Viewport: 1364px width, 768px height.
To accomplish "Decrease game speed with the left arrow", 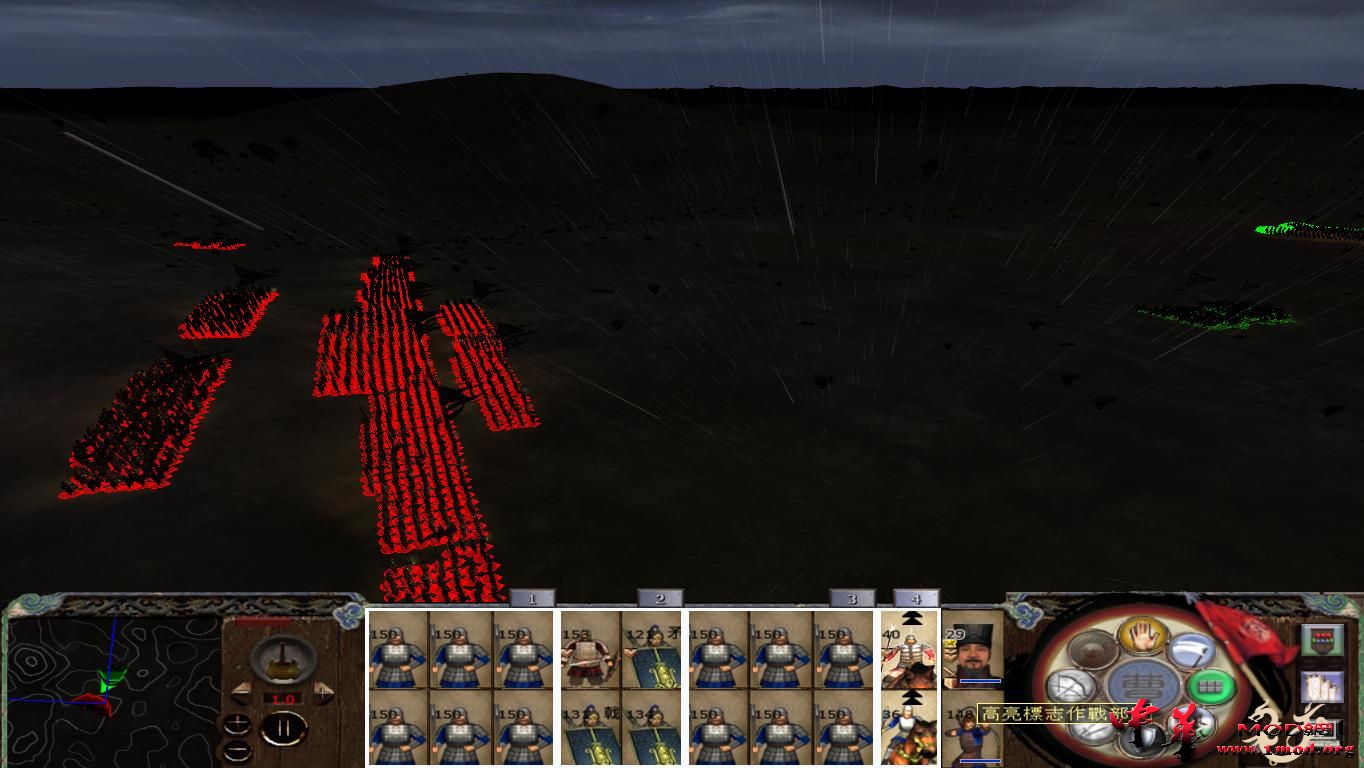I will (243, 694).
